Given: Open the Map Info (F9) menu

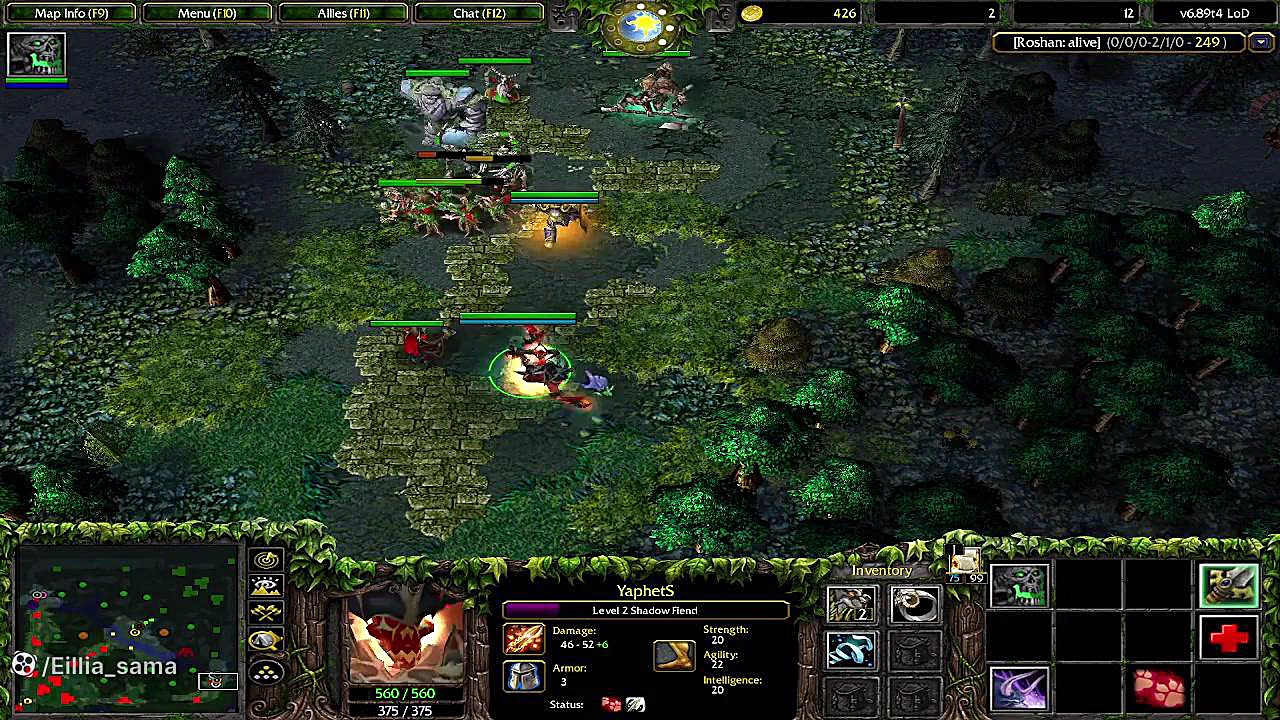Looking at the screenshot, I should [x=71, y=13].
